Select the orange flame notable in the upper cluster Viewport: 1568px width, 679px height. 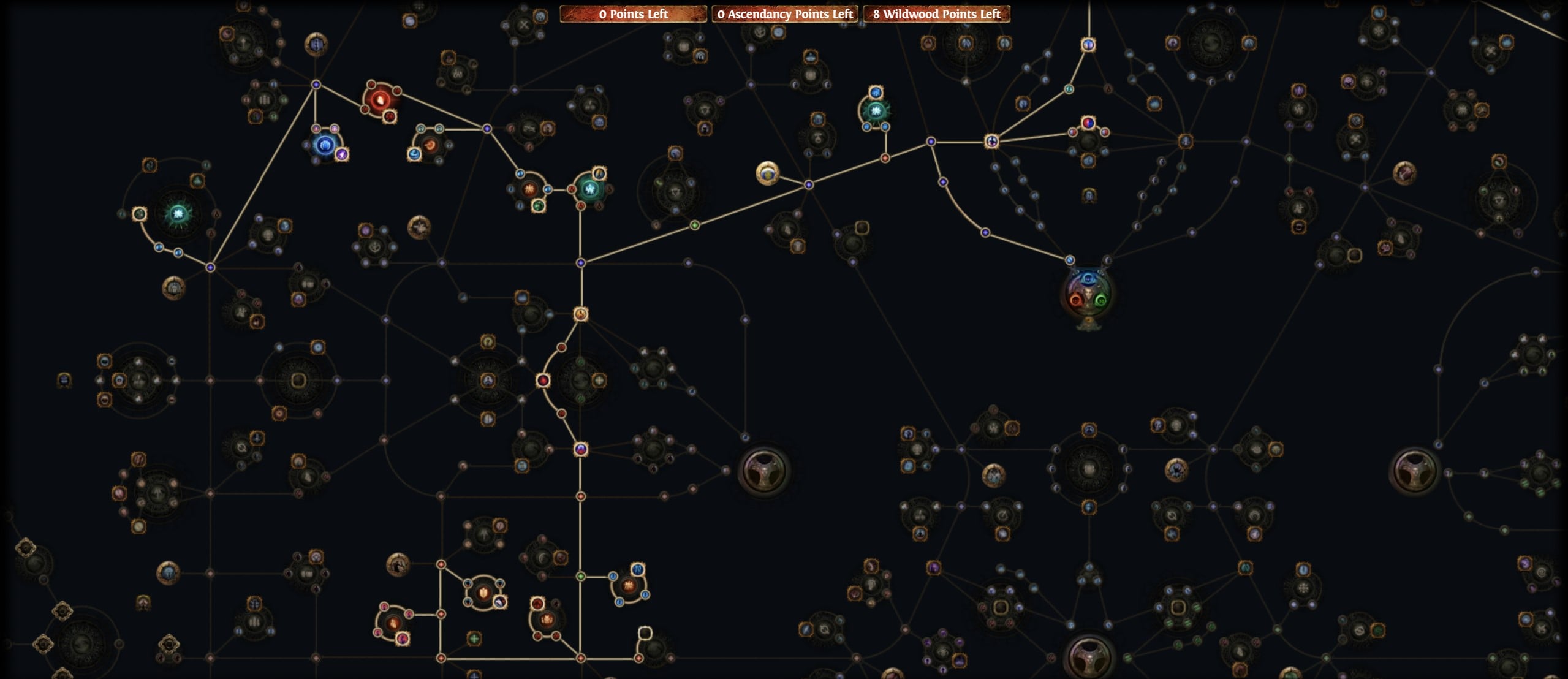pos(430,145)
